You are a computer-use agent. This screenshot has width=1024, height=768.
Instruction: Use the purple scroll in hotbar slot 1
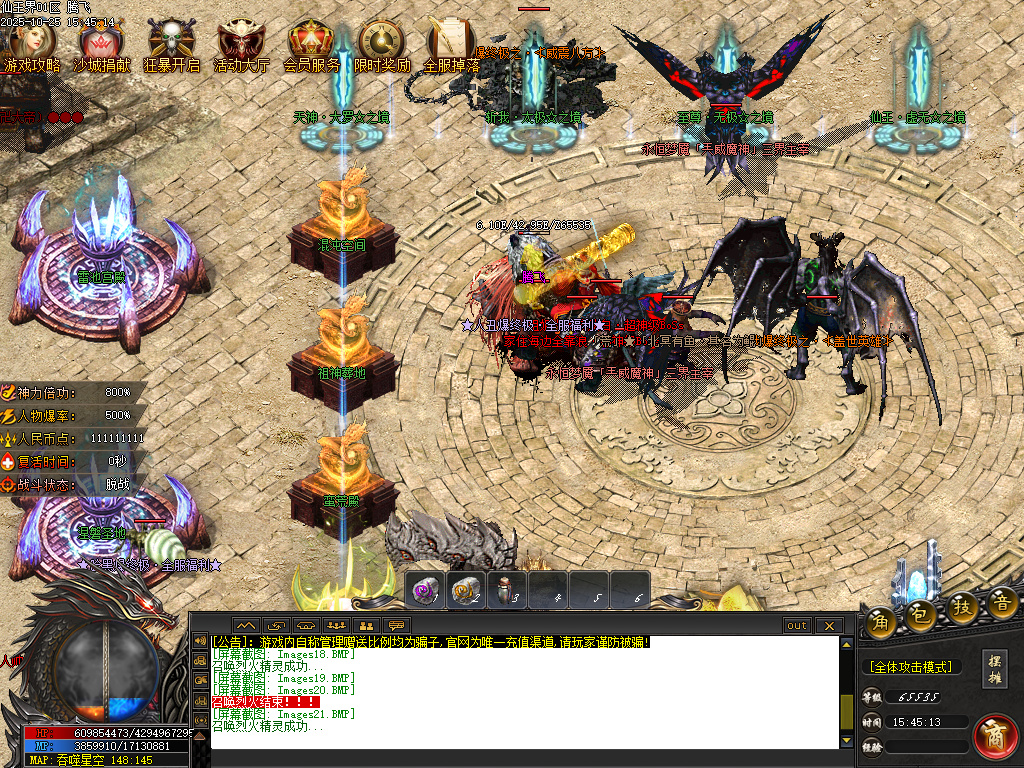tap(425, 590)
